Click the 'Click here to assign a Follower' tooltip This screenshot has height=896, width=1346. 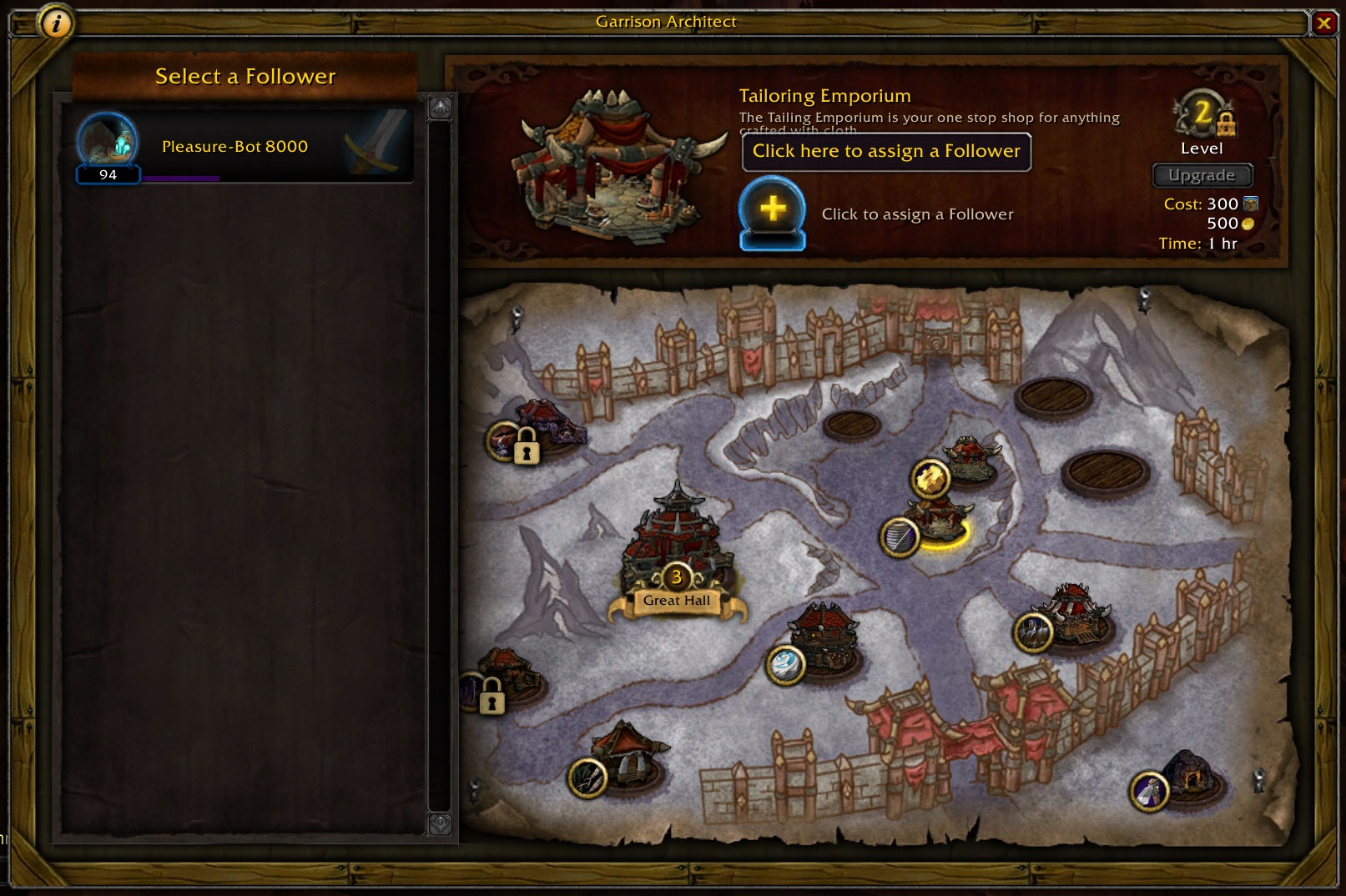(x=886, y=152)
